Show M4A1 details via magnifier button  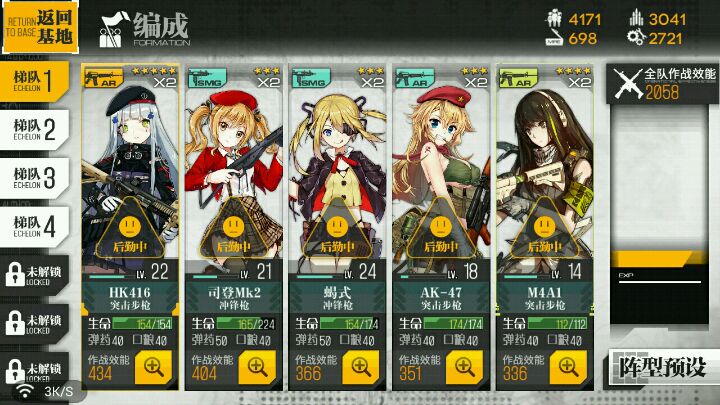pyautogui.click(x=570, y=366)
